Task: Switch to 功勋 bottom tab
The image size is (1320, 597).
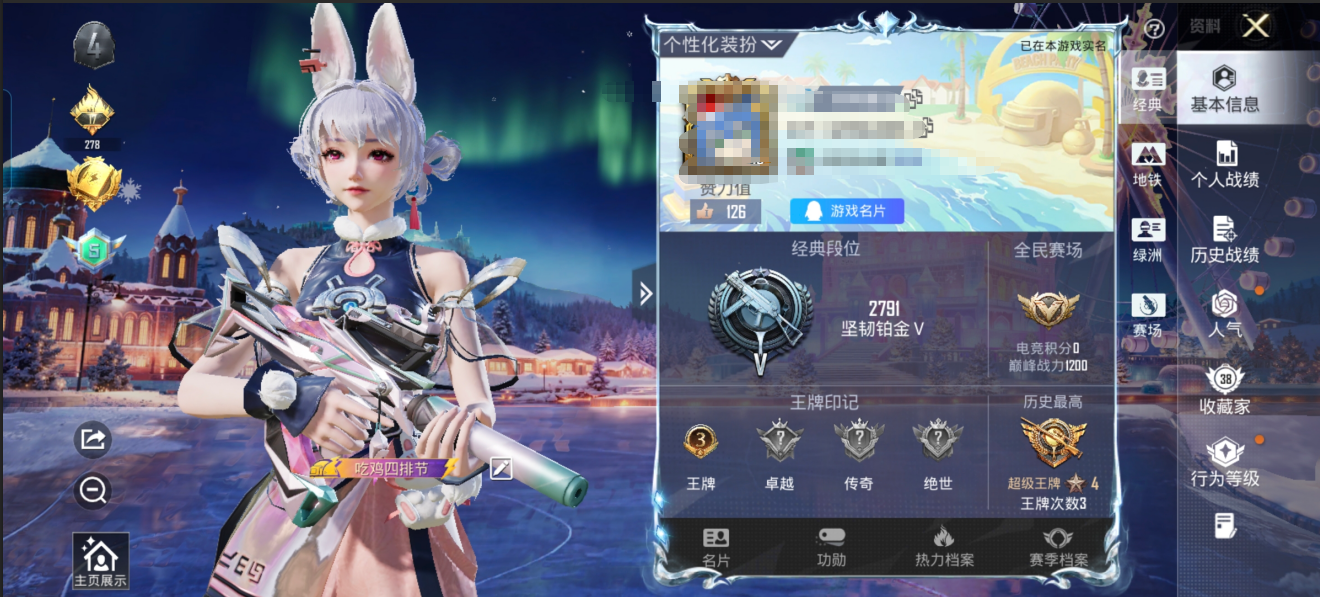Action: pos(831,547)
